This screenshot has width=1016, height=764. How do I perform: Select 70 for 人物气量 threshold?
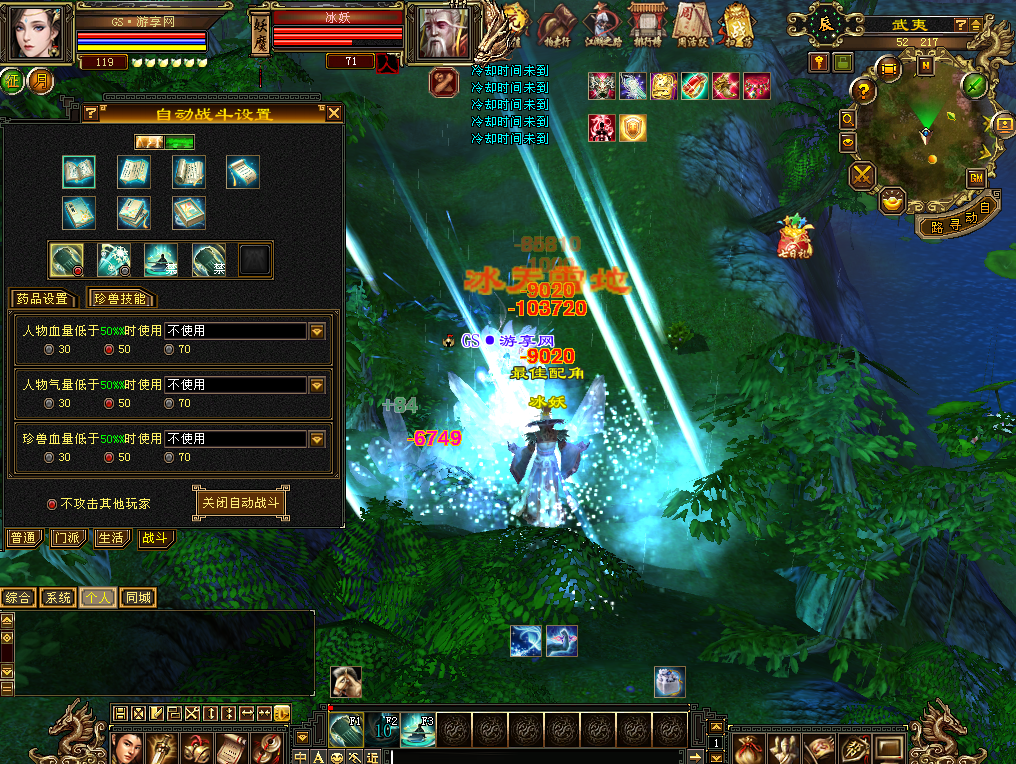(x=169, y=404)
